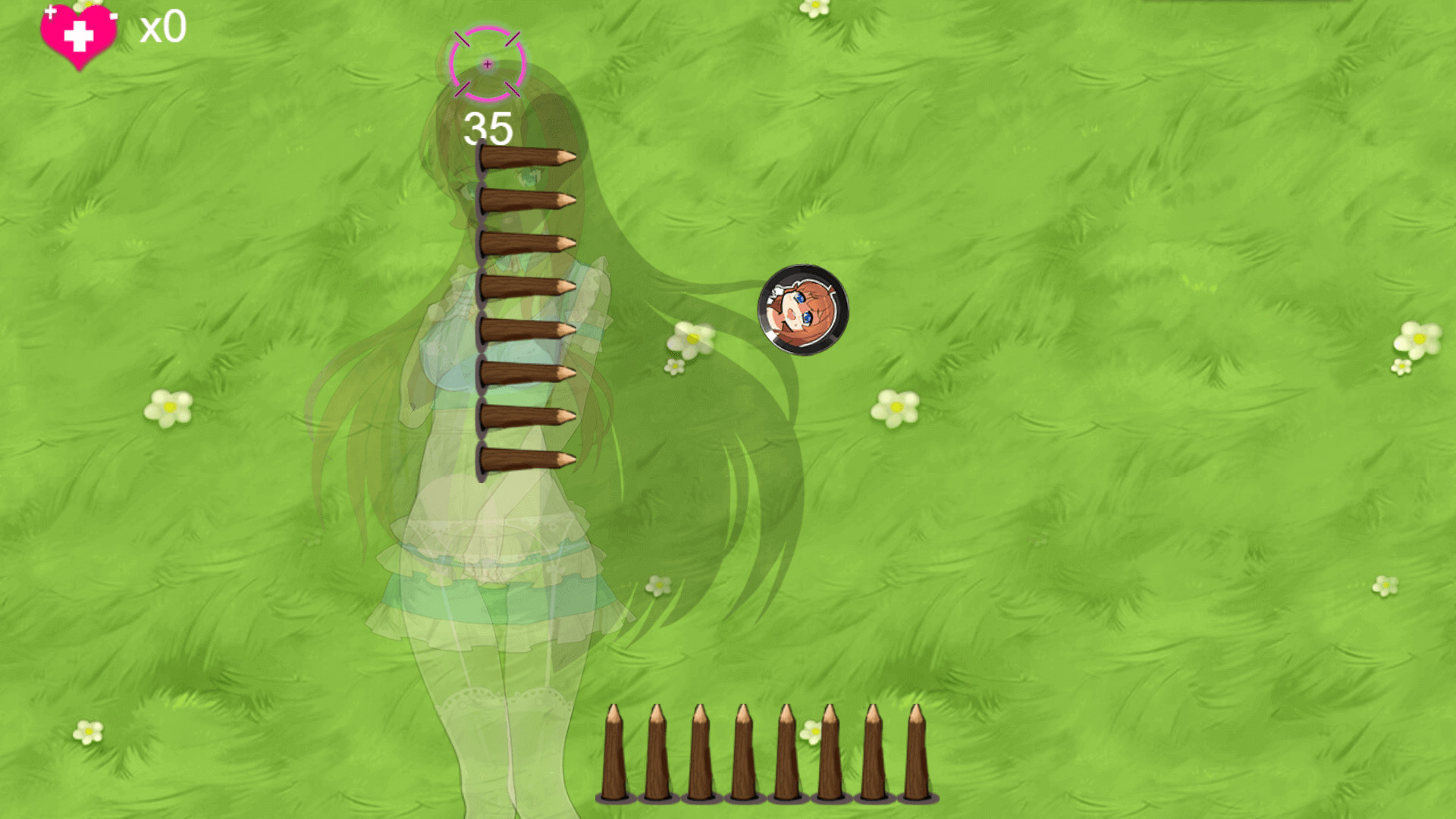Click the pink crosshair reticle

pyautogui.click(x=485, y=64)
